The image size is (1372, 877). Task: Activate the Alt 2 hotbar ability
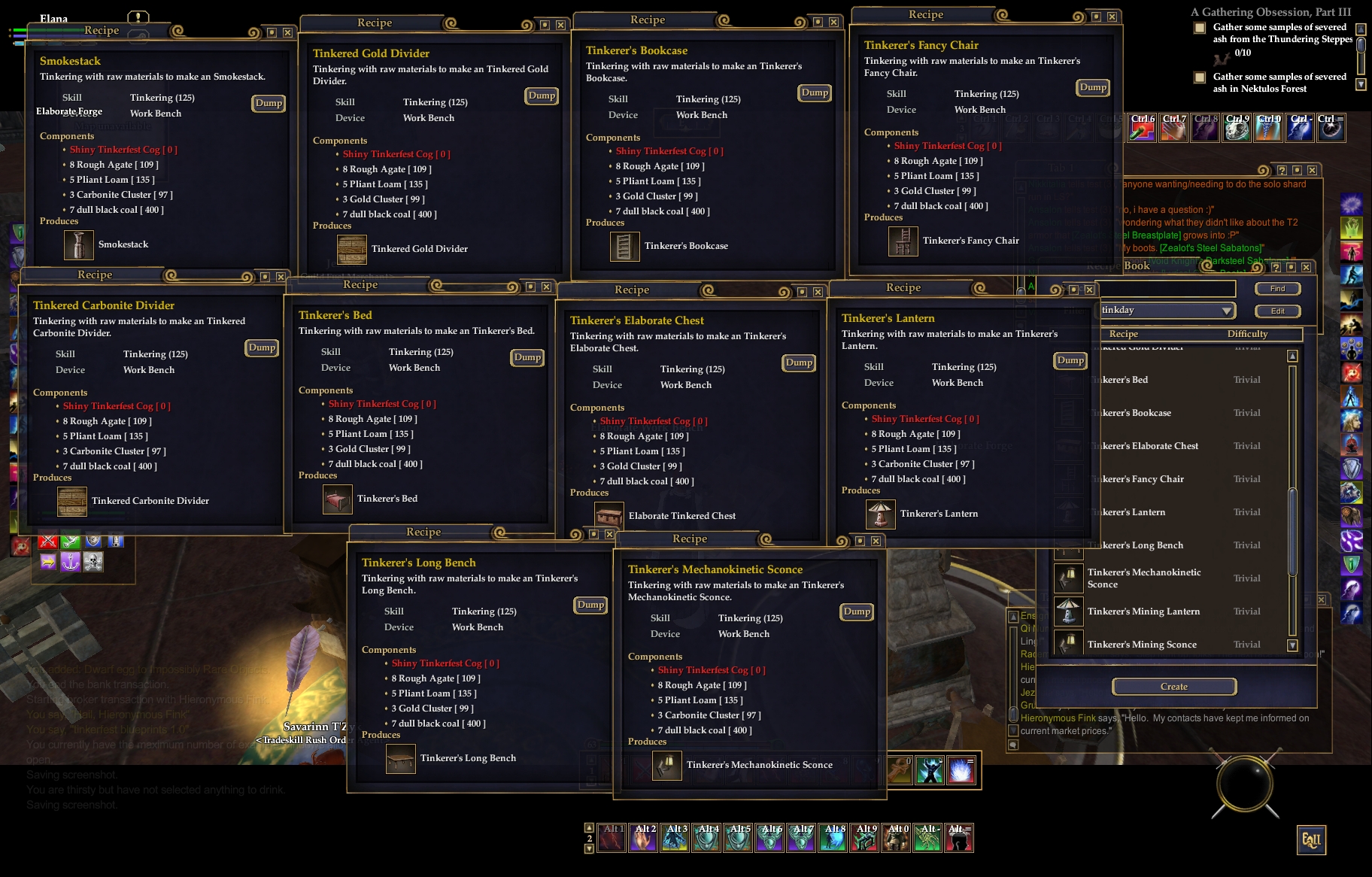point(644,838)
